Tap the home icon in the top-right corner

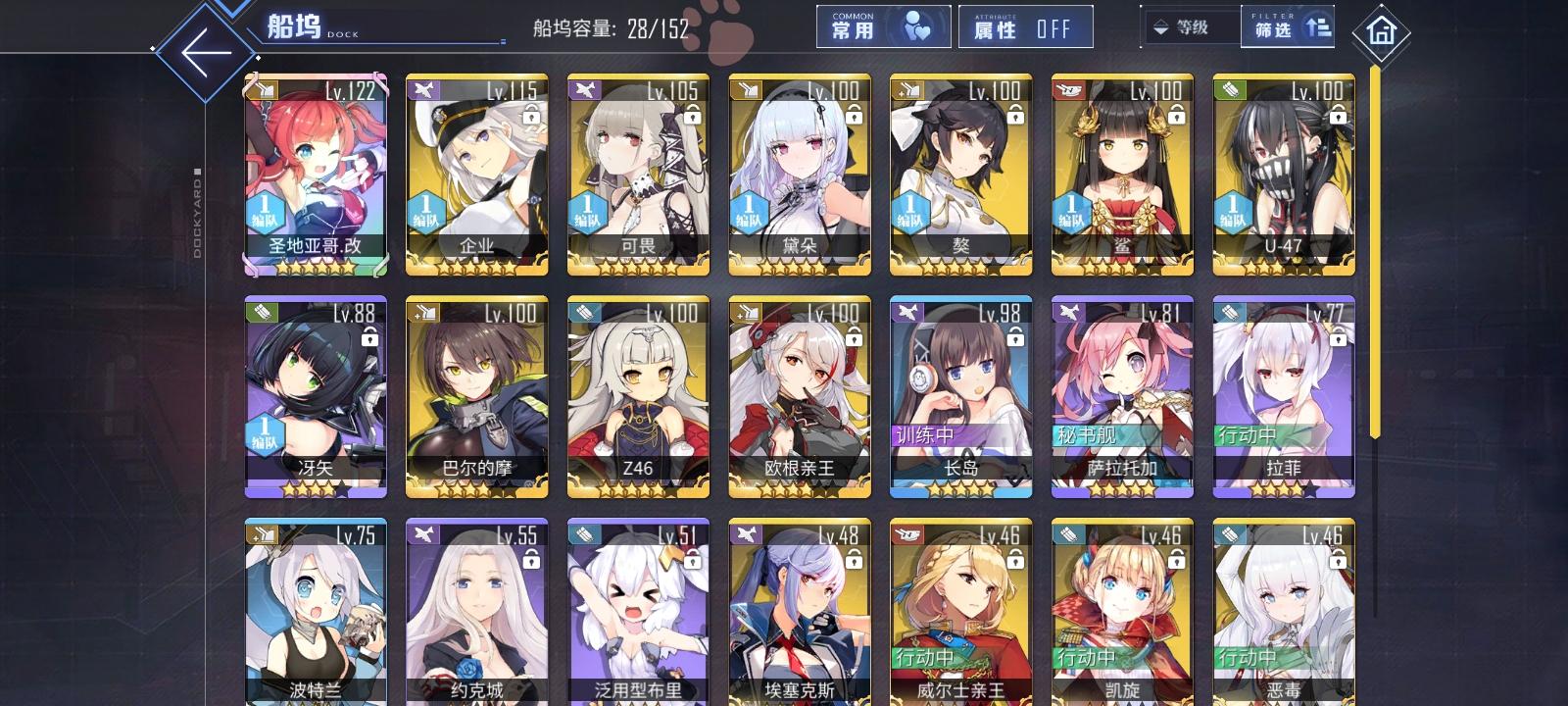(1382, 33)
